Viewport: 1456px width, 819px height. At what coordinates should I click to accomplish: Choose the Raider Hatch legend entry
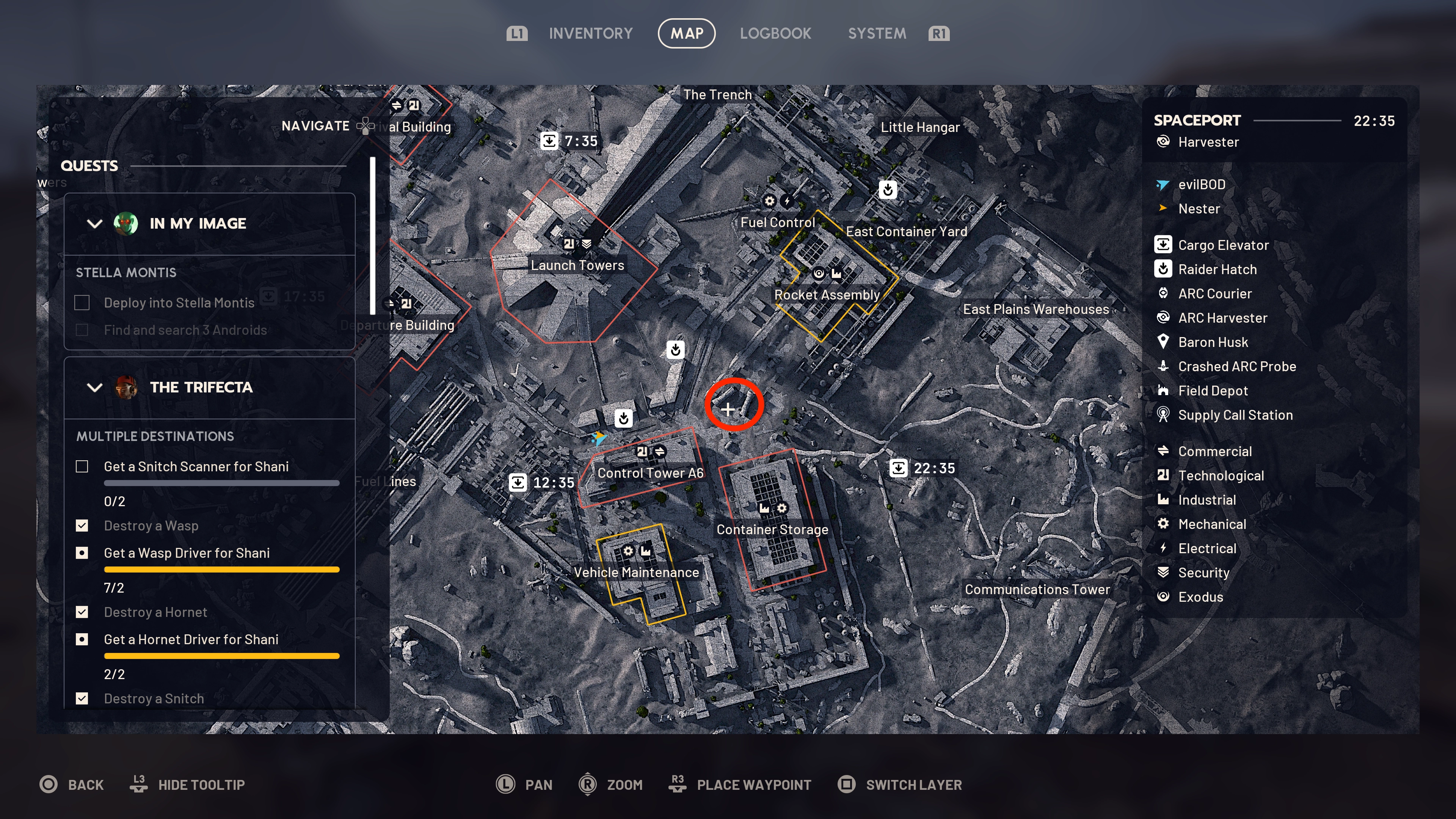(x=1217, y=270)
